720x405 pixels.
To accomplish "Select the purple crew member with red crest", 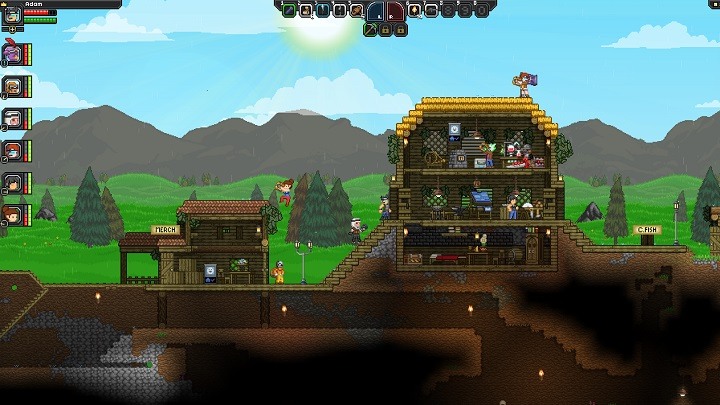I will tap(12, 53).
